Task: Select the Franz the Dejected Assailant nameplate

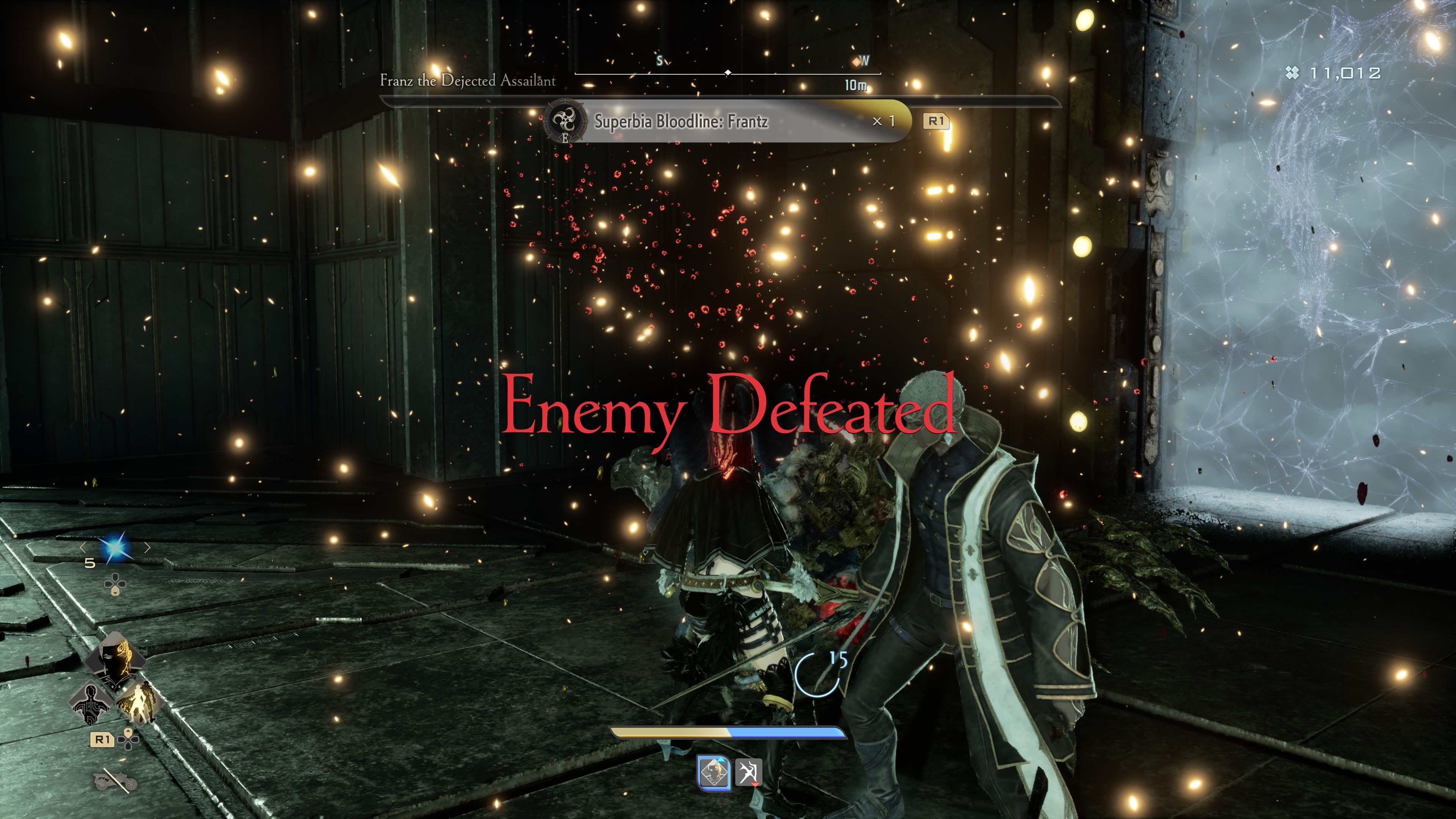Action: click(468, 81)
